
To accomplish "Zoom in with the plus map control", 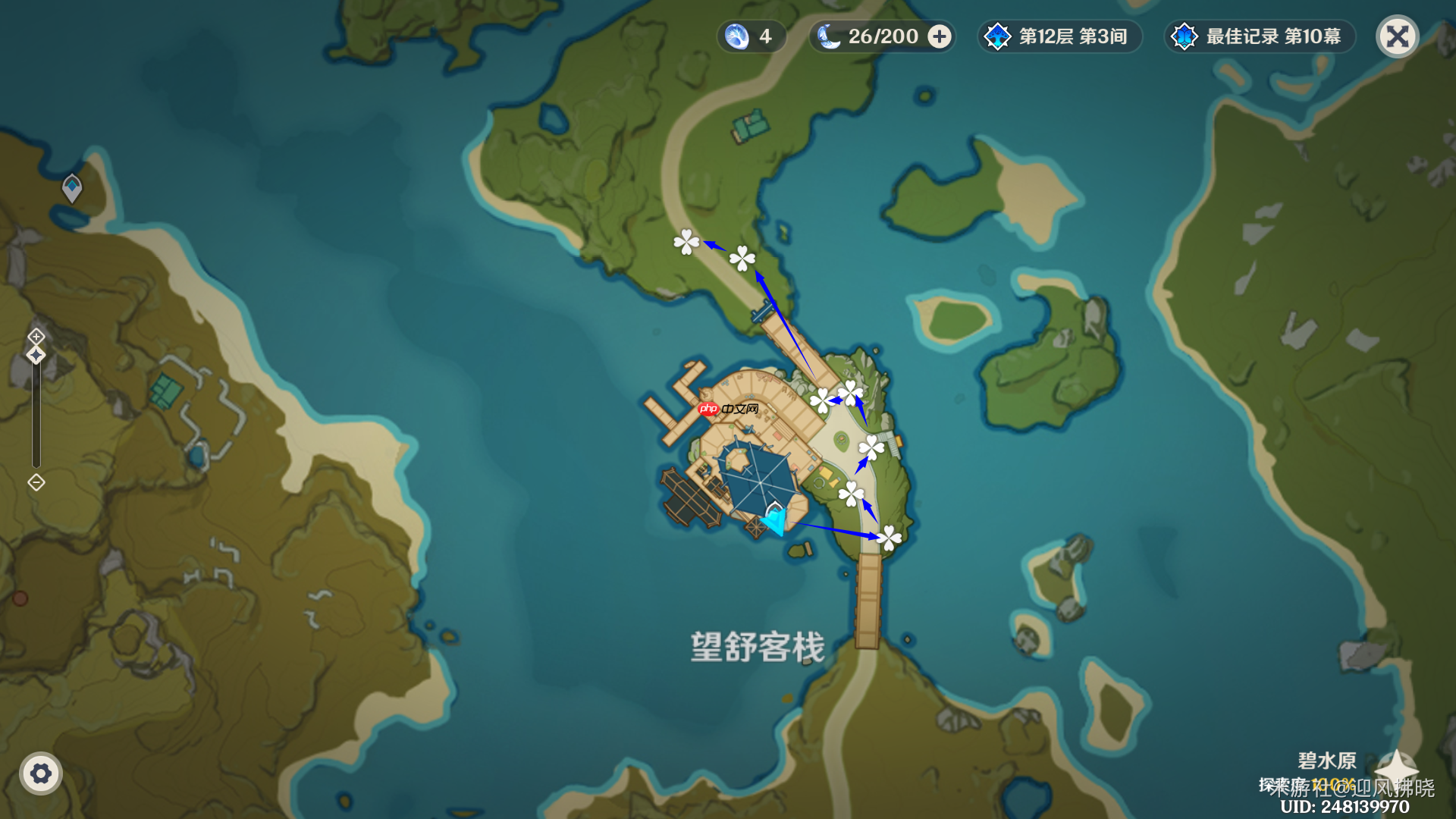I will point(35,336).
